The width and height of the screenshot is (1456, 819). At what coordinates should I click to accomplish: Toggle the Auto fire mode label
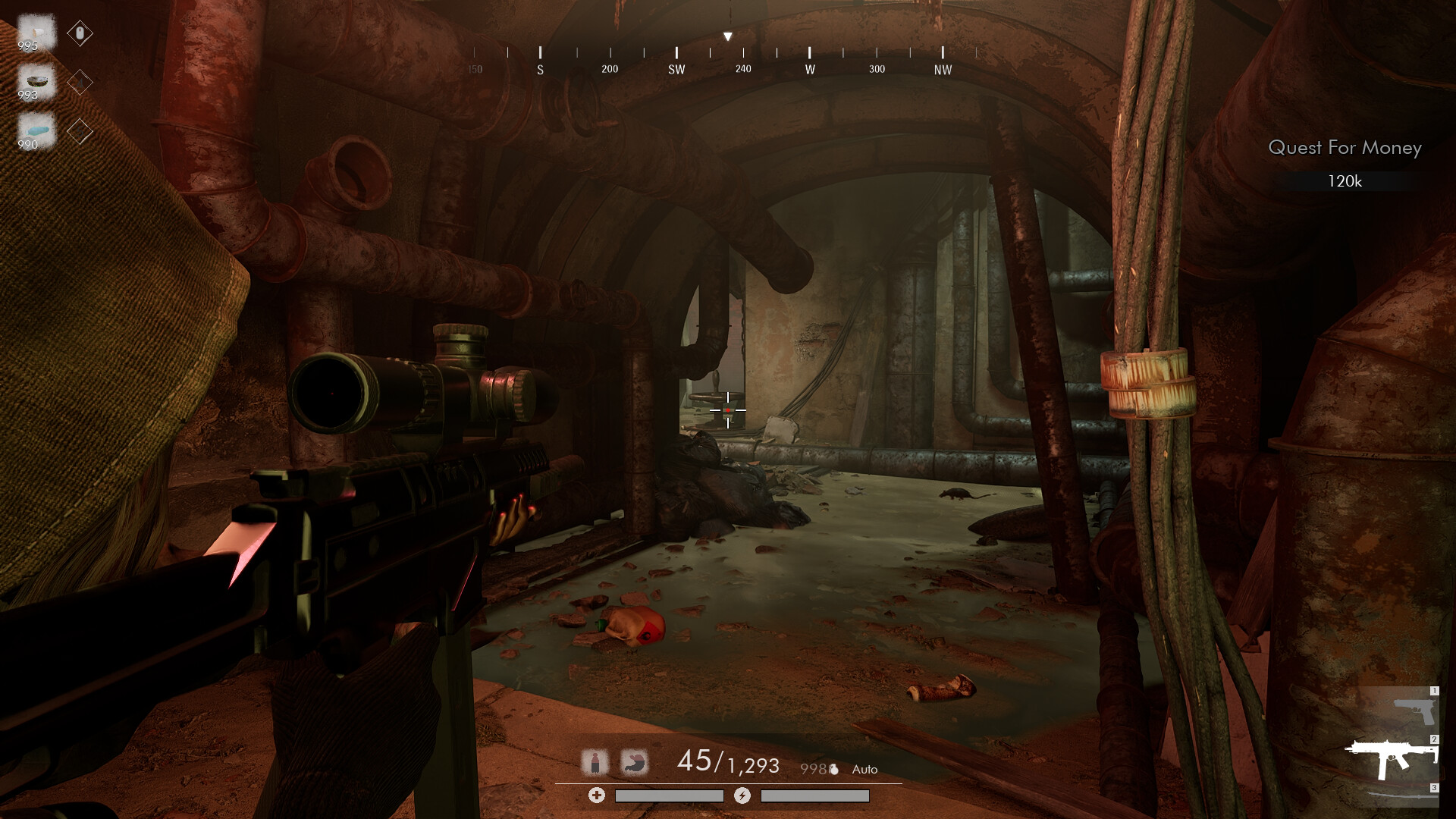point(864,770)
